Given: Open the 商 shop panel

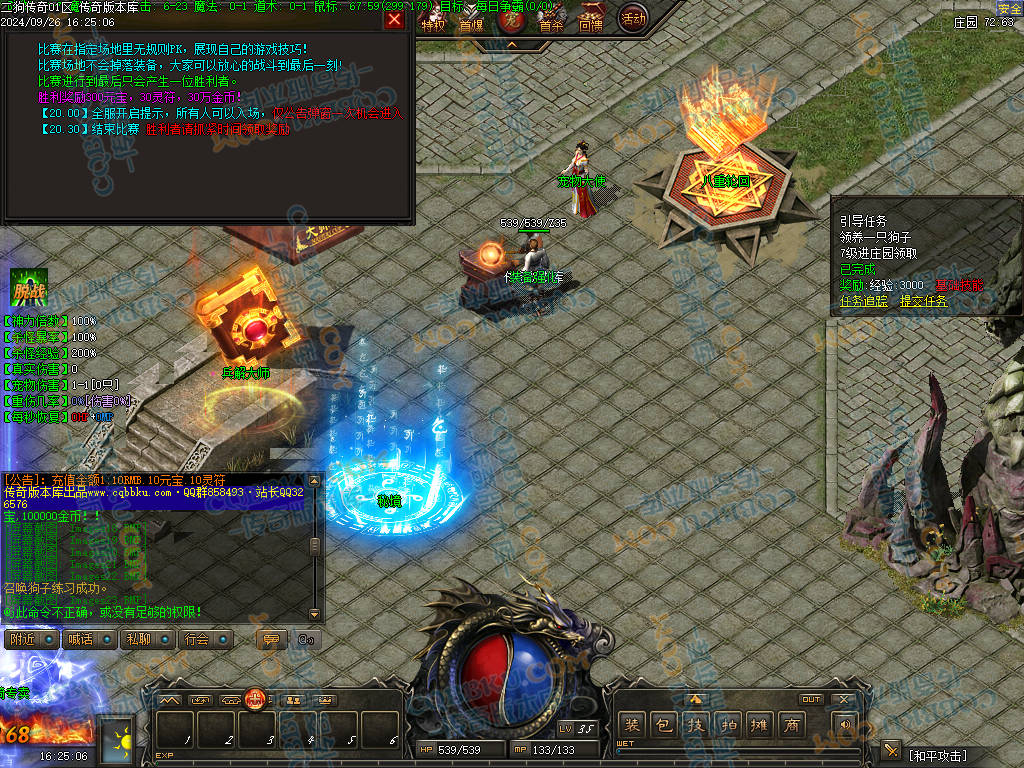Looking at the screenshot, I should [x=792, y=725].
